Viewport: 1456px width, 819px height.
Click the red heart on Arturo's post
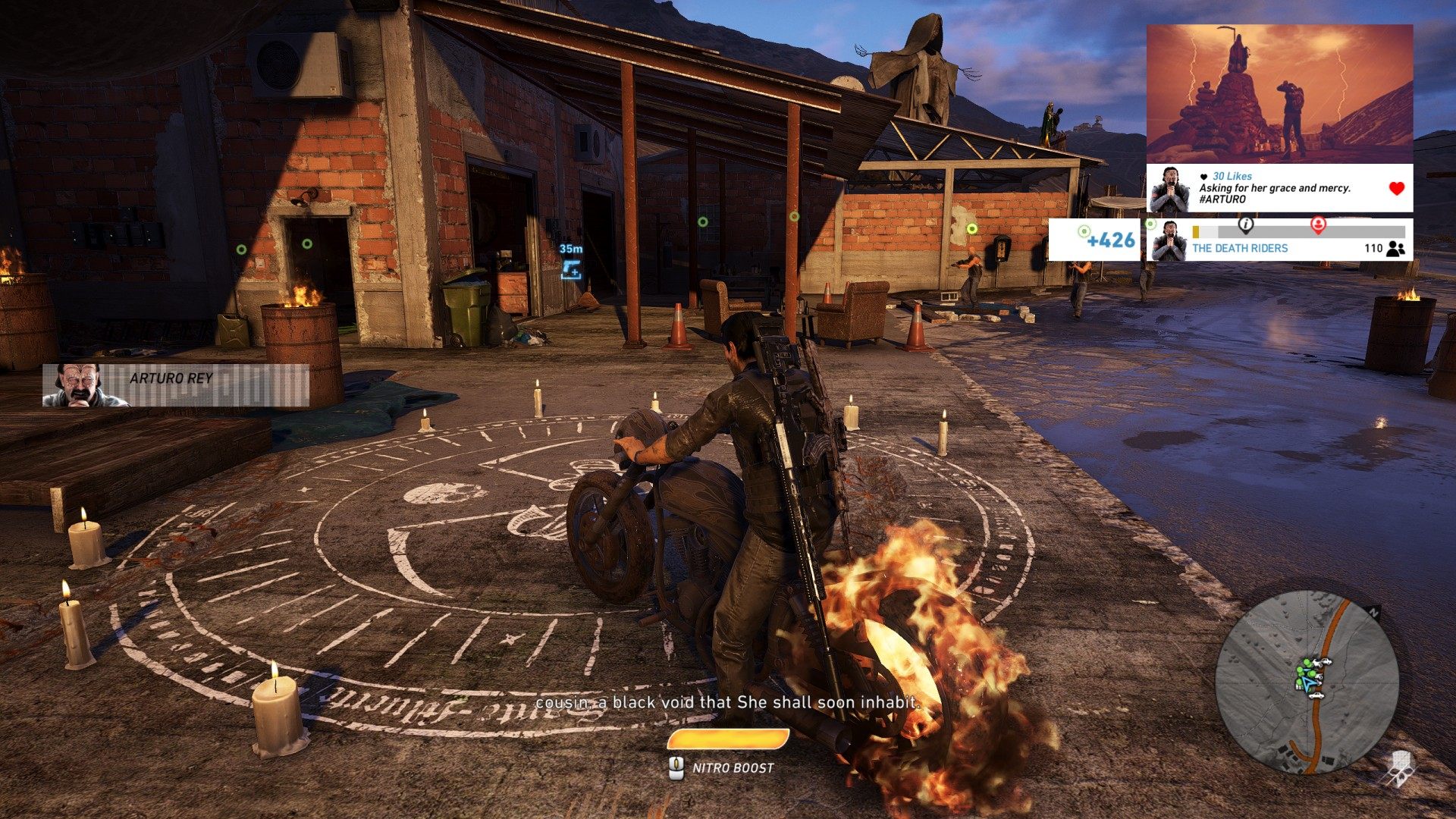coord(1396,189)
